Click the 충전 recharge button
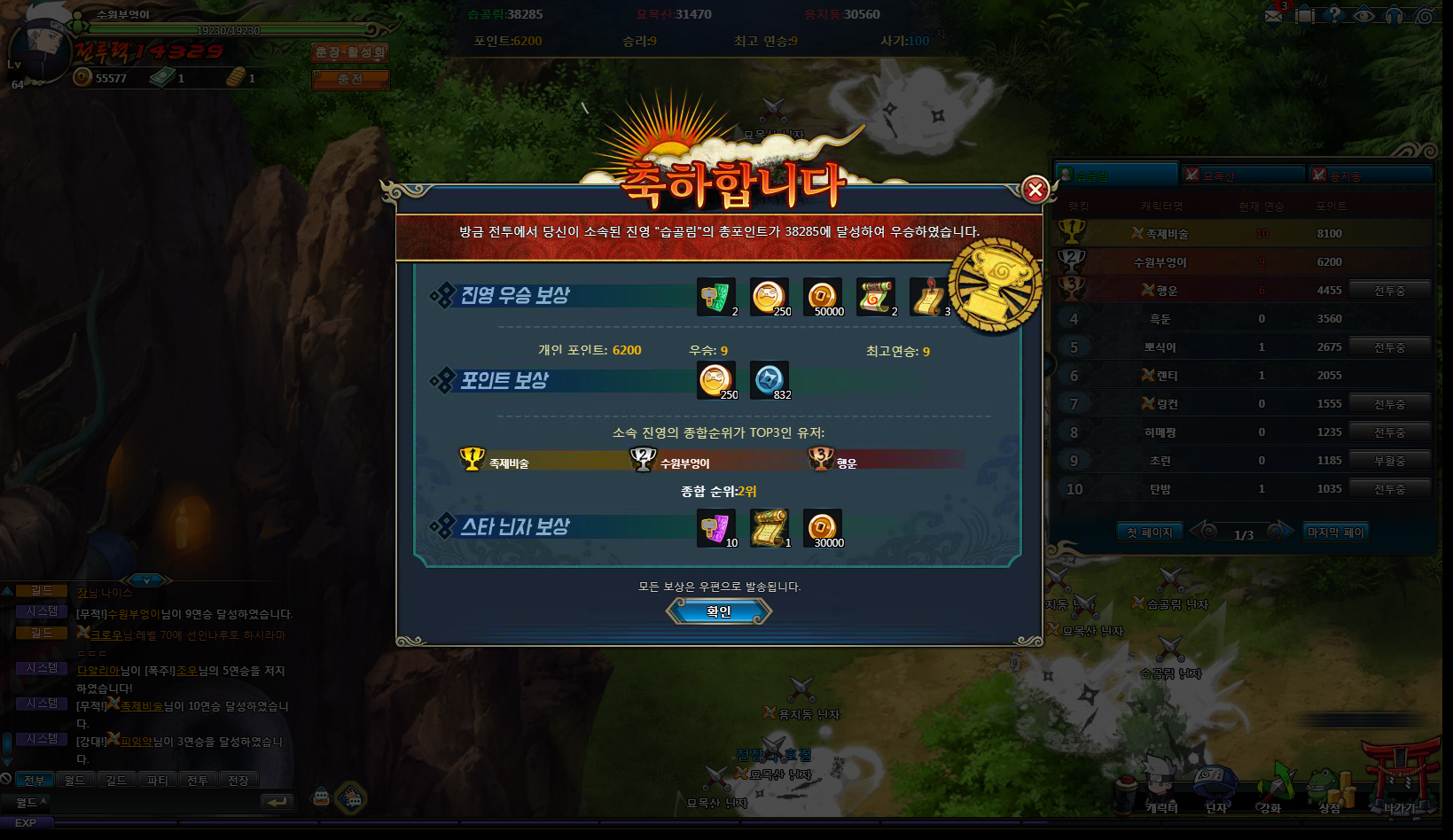The width and height of the screenshot is (1453, 840). pyautogui.click(x=350, y=79)
